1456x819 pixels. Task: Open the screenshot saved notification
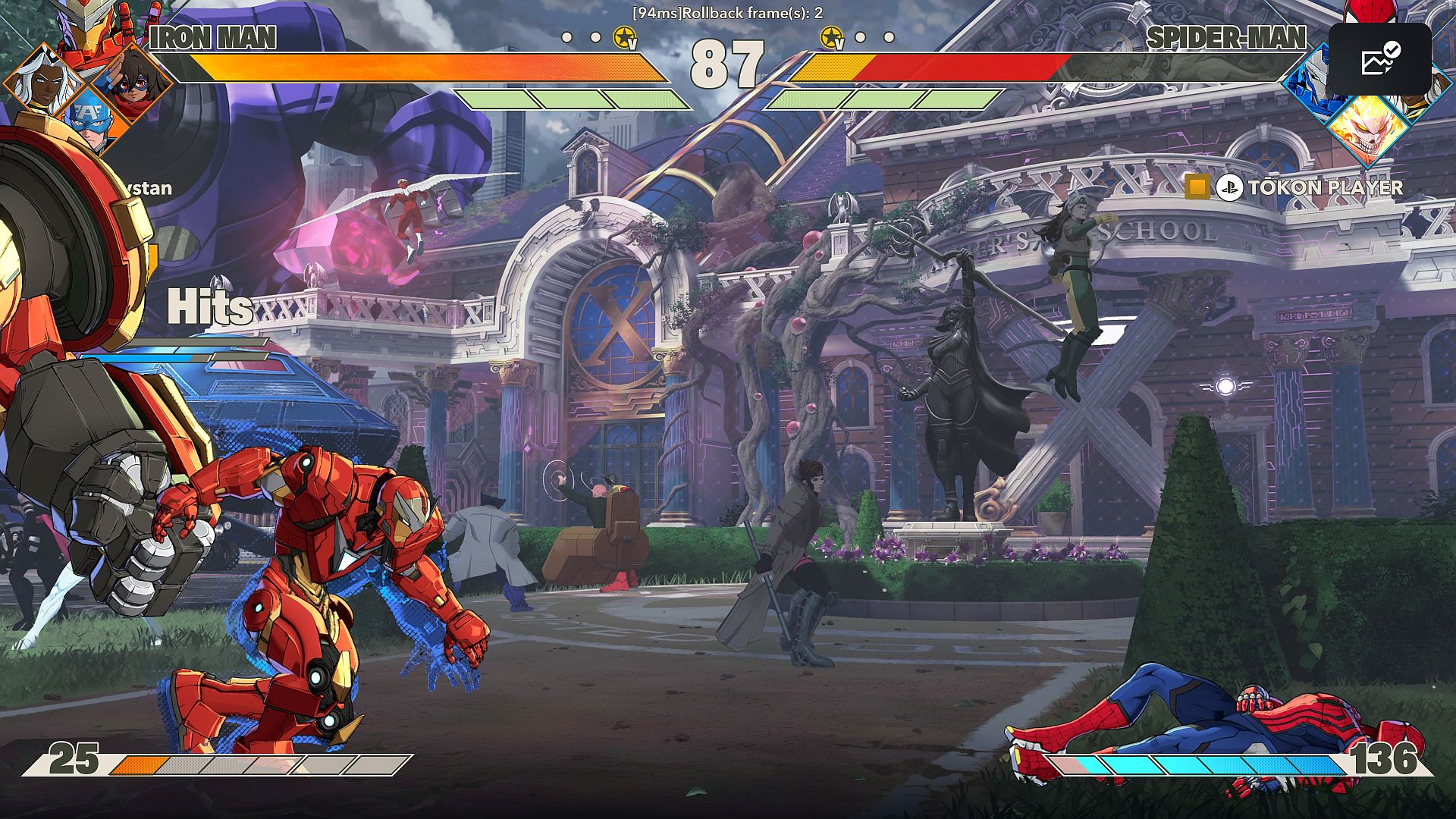(x=1379, y=59)
